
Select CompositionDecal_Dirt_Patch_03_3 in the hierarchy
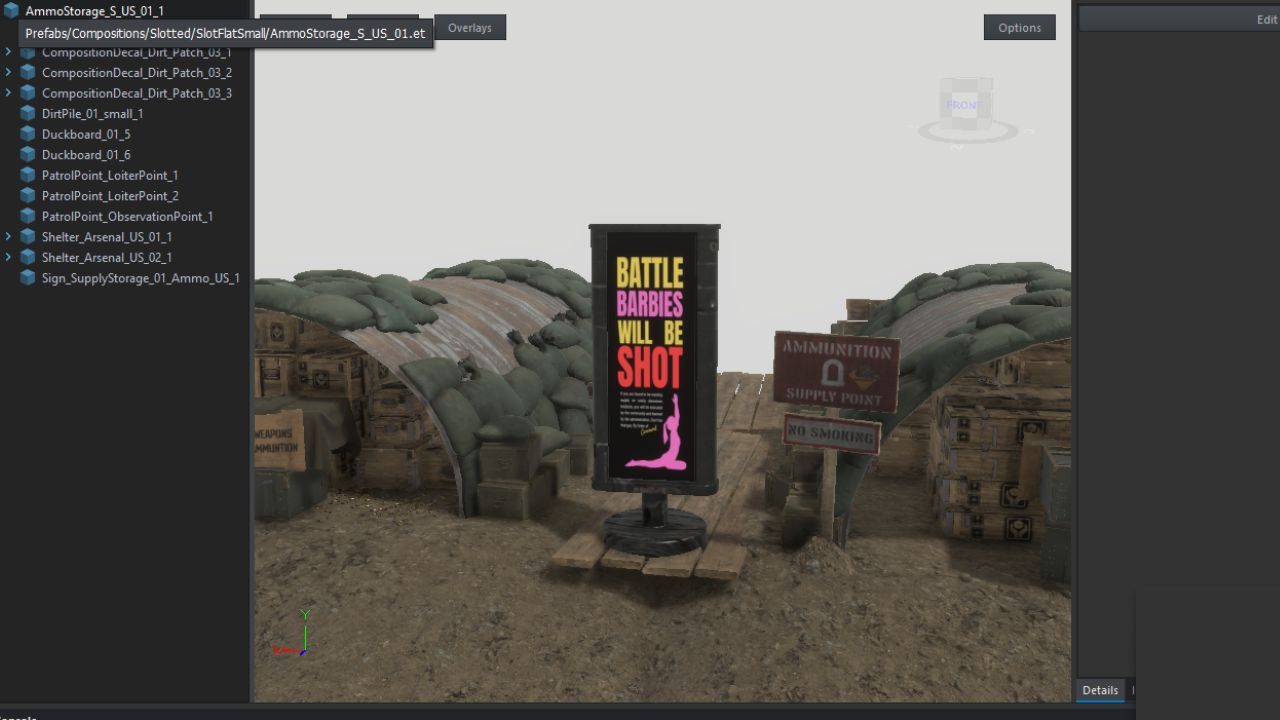point(136,93)
